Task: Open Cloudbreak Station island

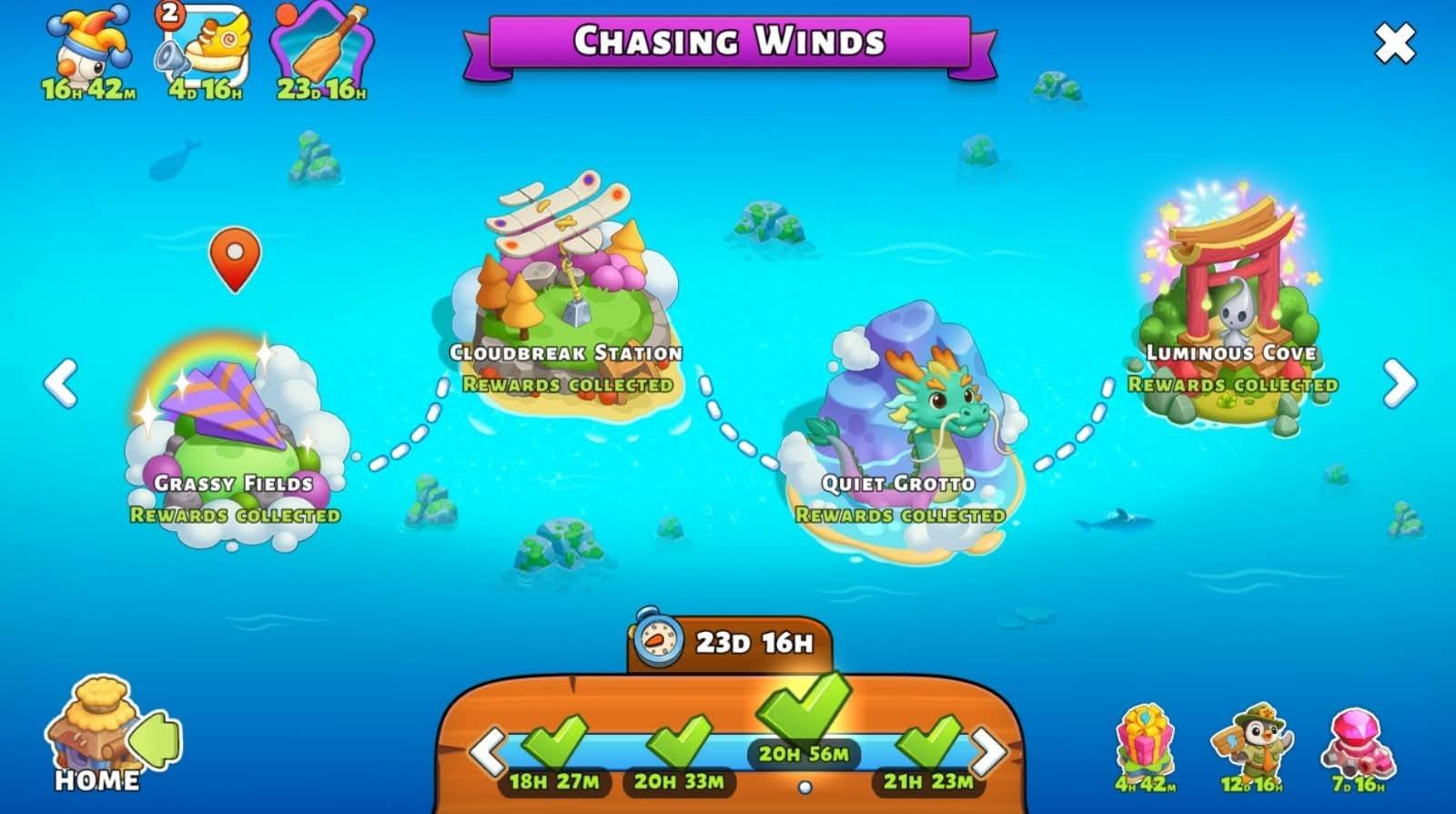Action: [x=564, y=291]
